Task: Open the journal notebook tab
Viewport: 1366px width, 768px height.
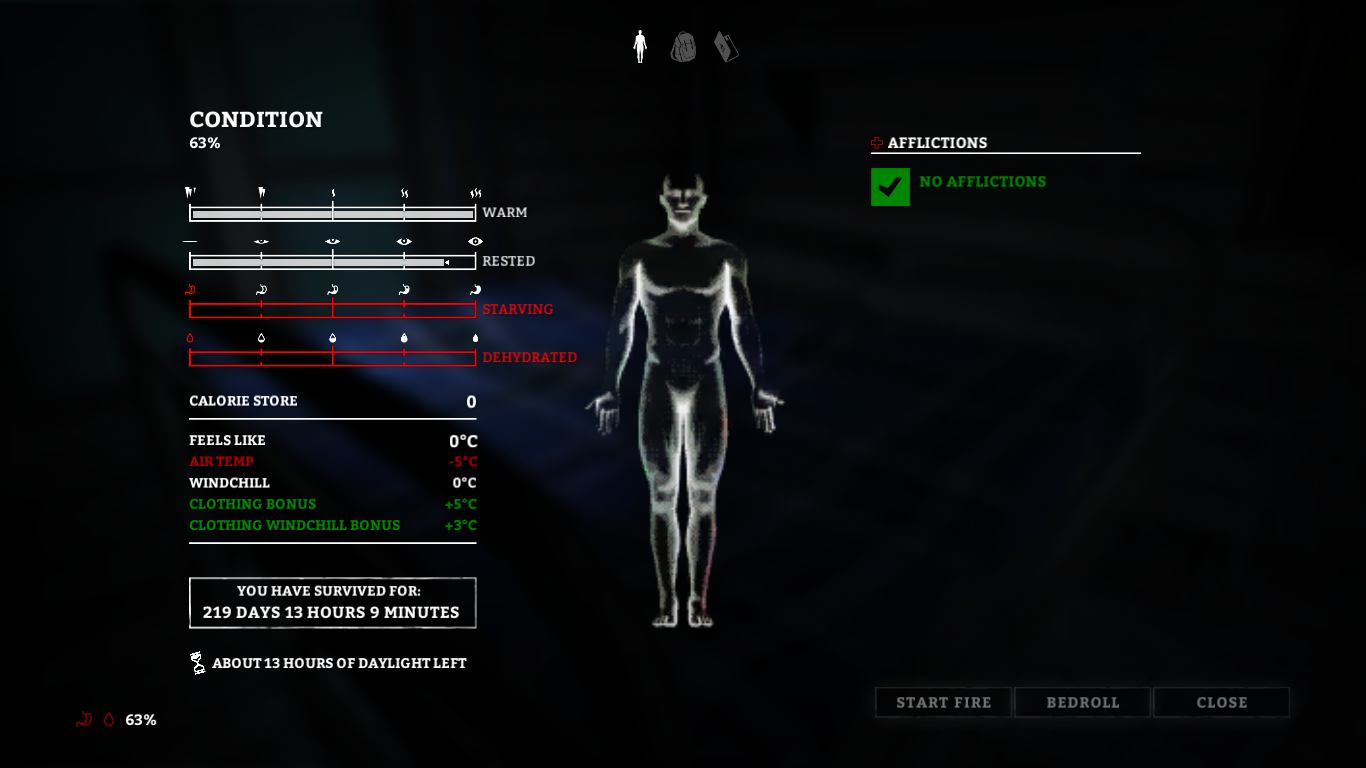Action: click(726, 47)
